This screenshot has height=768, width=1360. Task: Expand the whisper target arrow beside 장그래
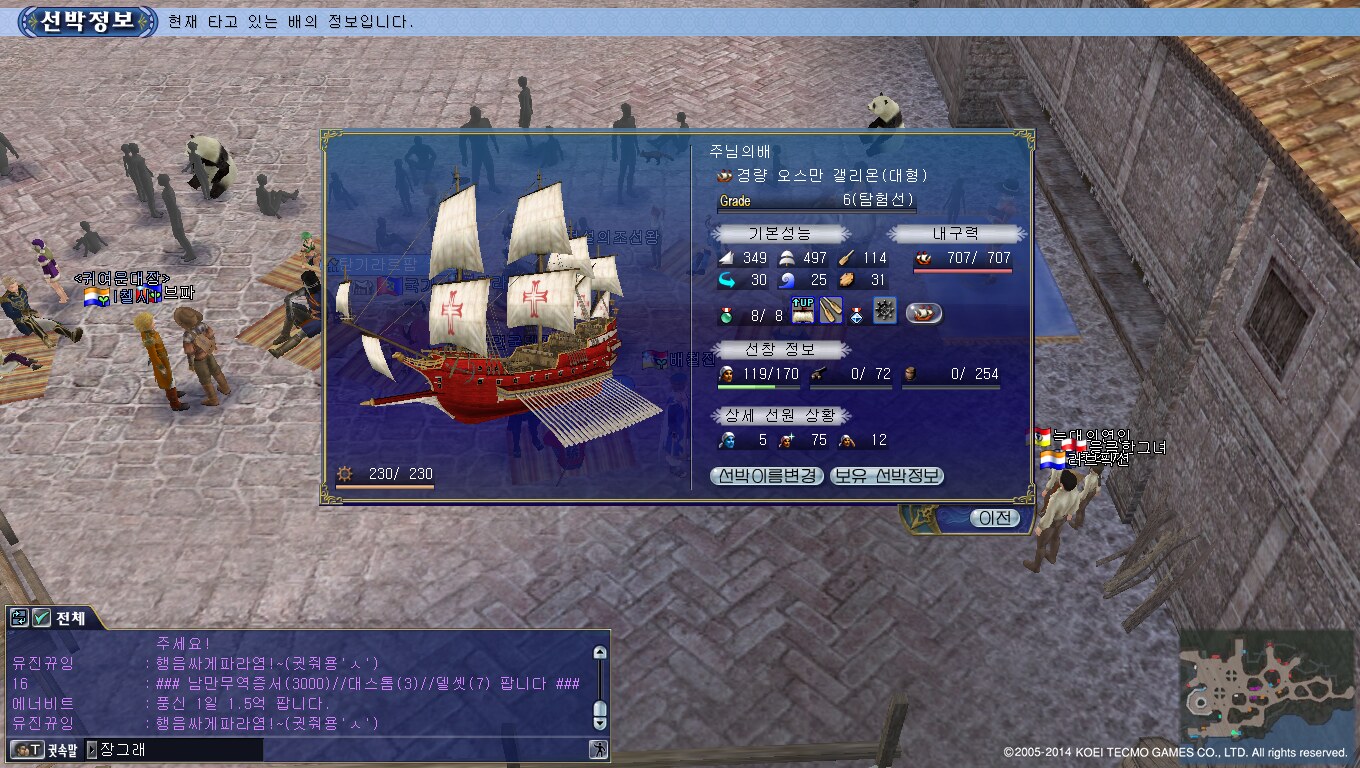point(92,749)
